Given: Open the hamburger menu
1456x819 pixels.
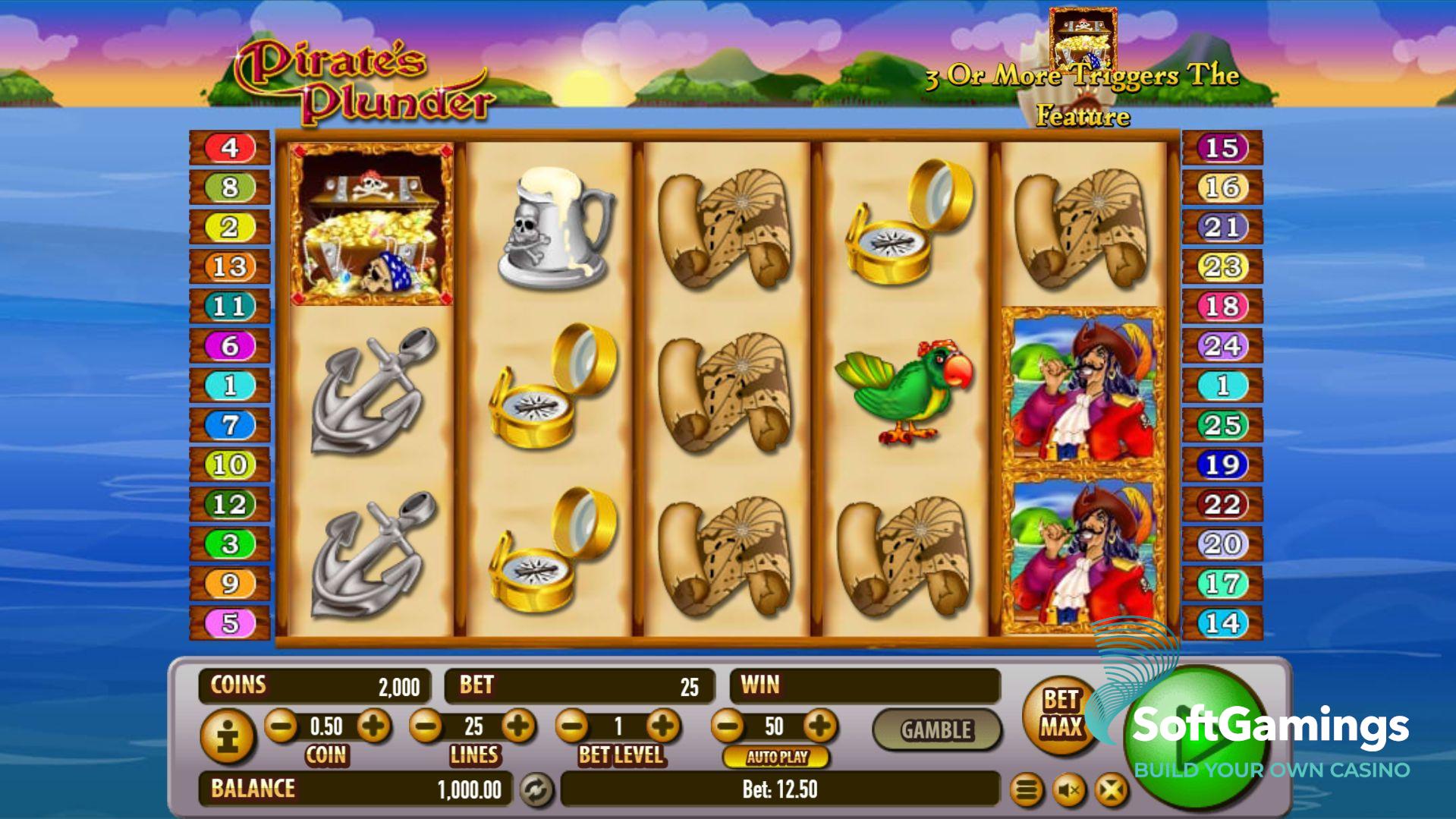Looking at the screenshot, I should tap(1027, 791).
